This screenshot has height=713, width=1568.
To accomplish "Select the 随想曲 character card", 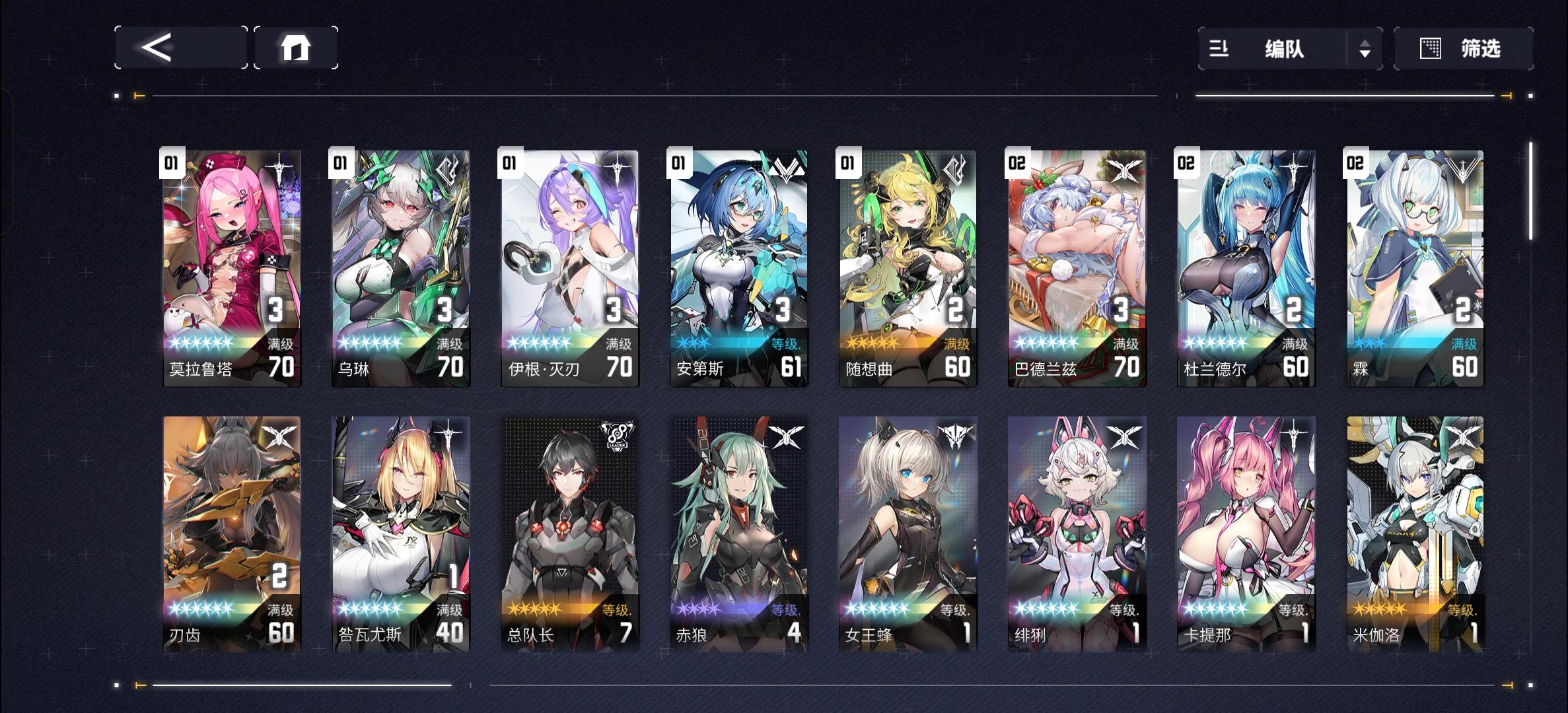I will point(906,264).
